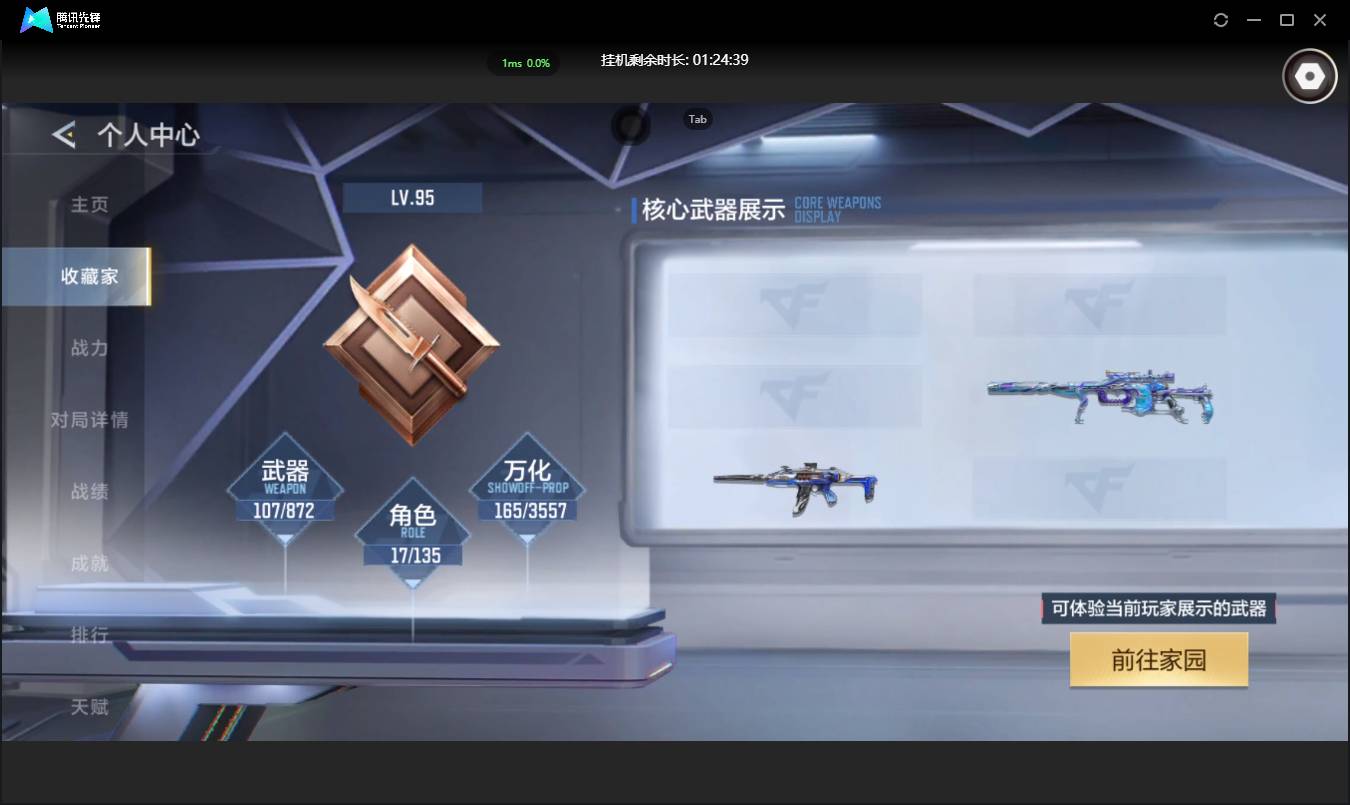The height and width of the screenshot is (805, 1350).
Task: Click the Tencent Pioneer logo top left
Action: pos(38,19)
